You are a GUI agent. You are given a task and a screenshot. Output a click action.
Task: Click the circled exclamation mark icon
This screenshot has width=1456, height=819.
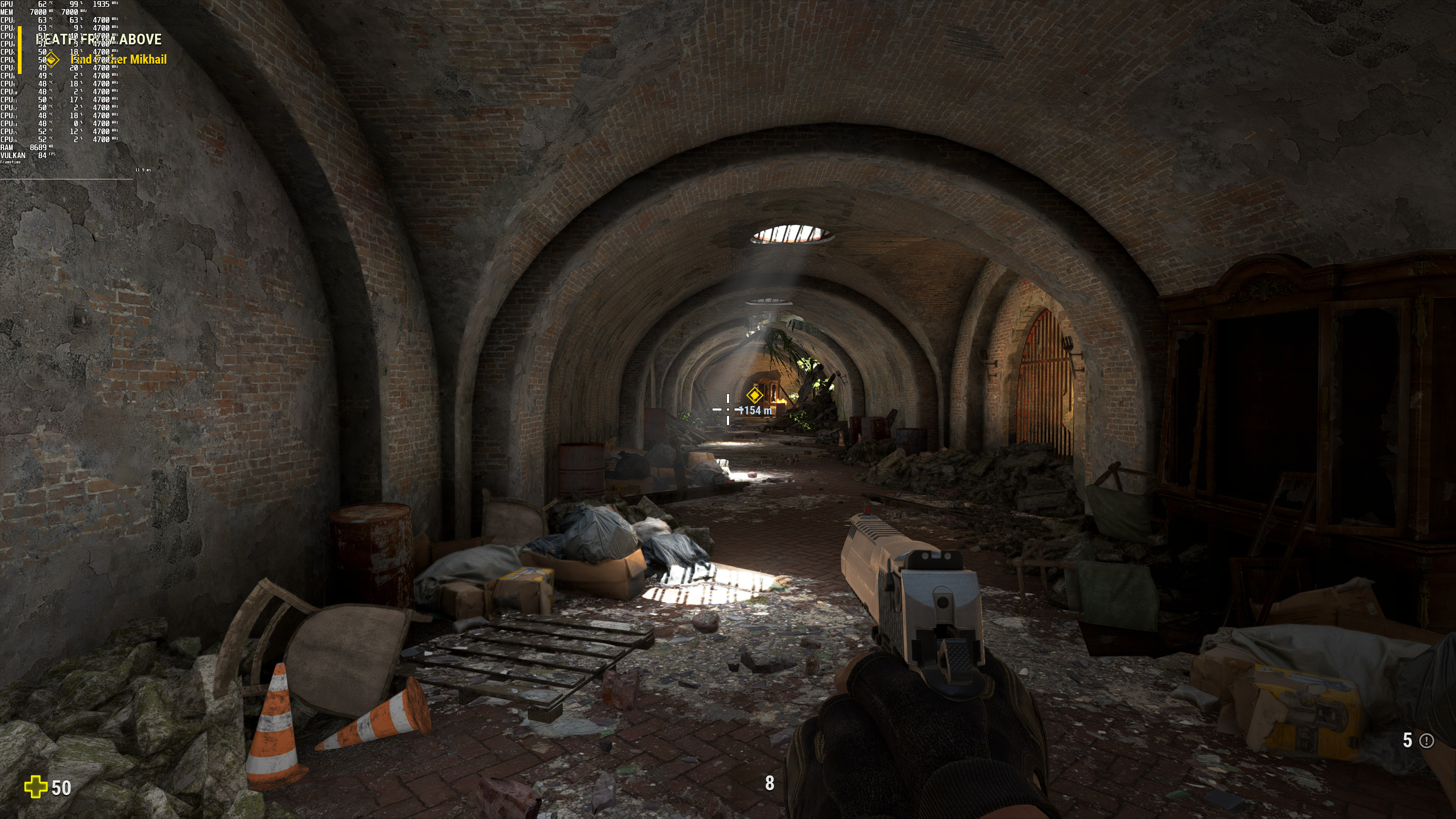coord(1426,741)
